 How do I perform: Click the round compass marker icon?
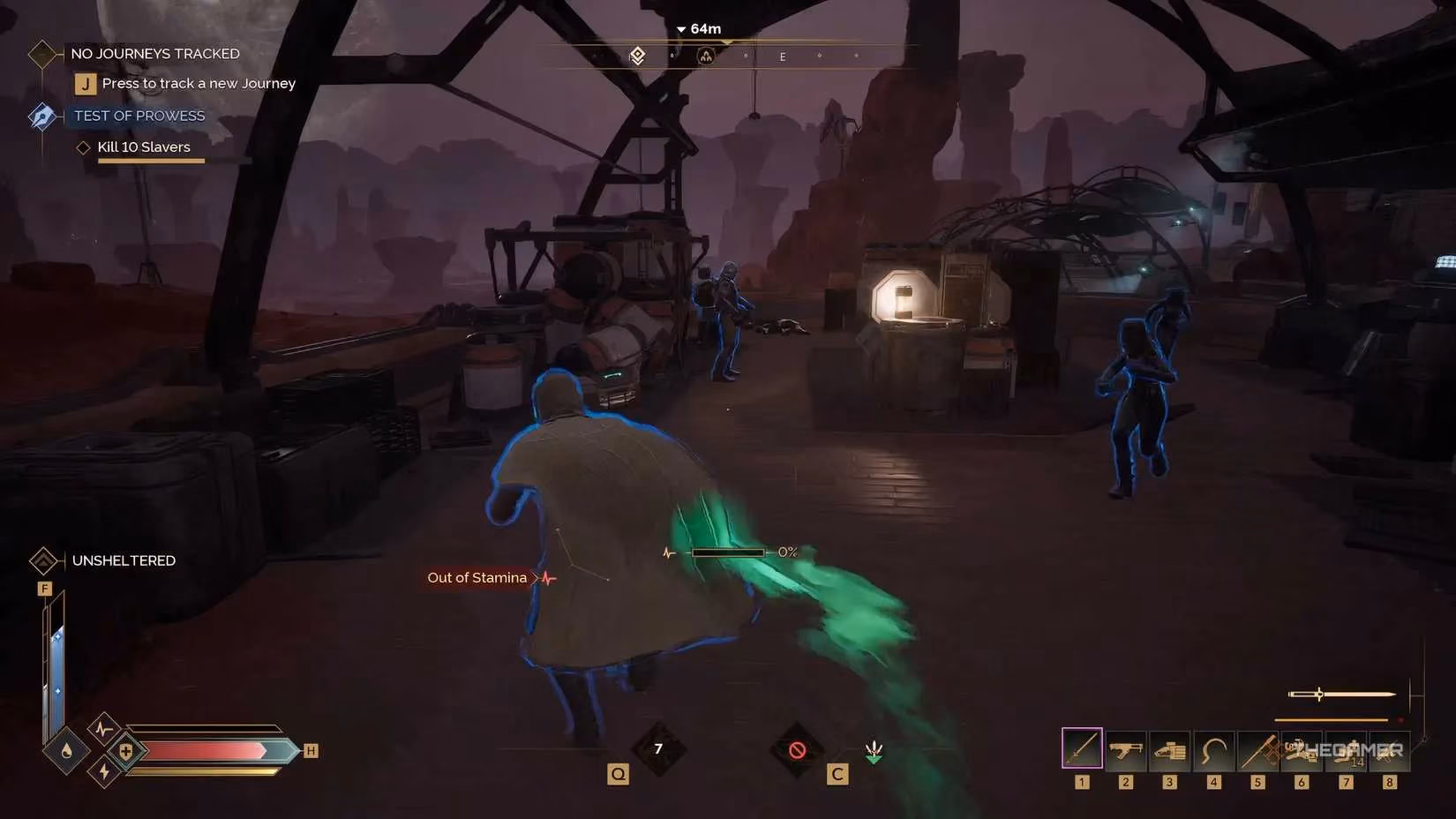pos(705,56)
